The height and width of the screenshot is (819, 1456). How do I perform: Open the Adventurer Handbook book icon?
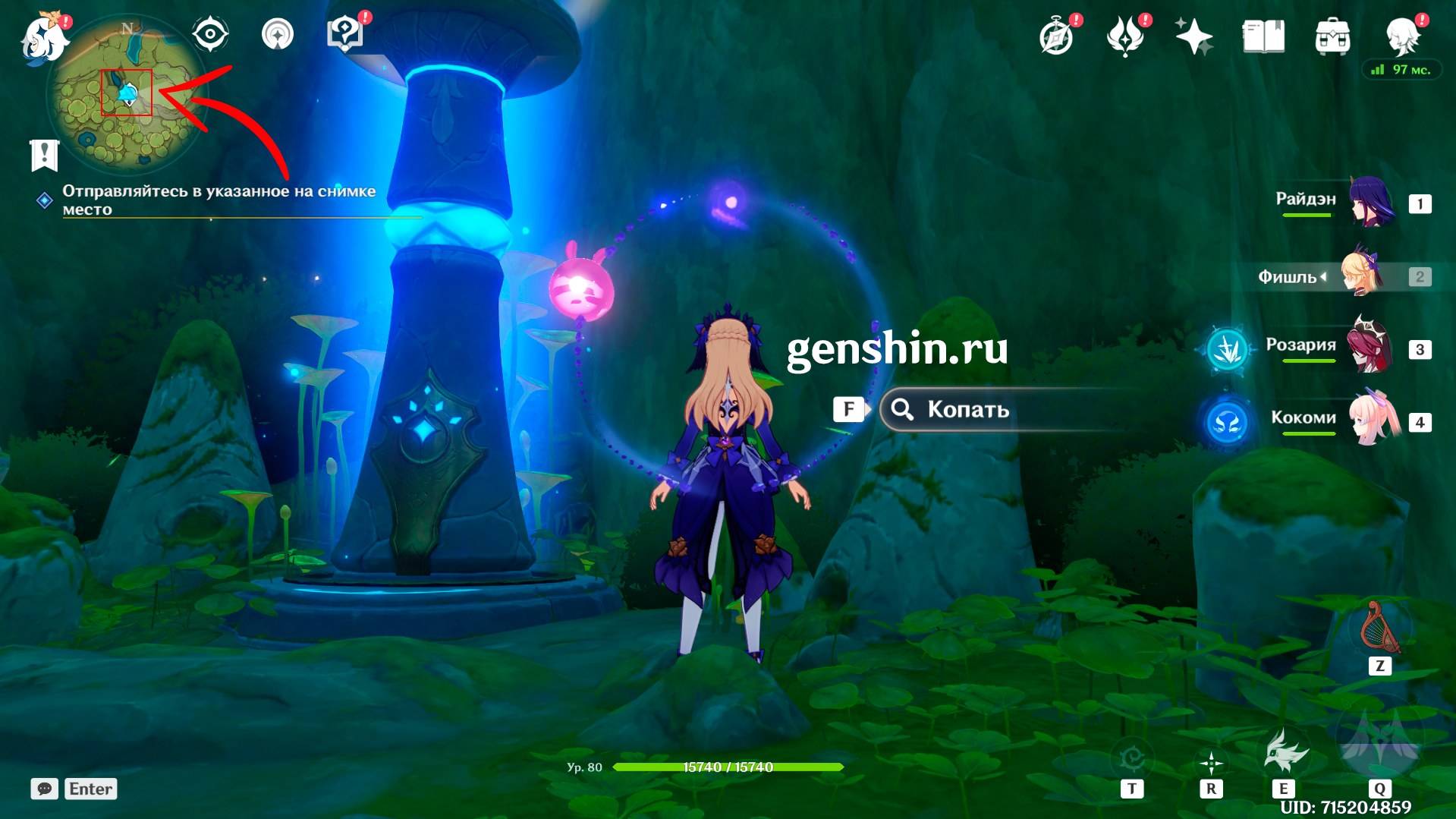(x=1263, y=36)
